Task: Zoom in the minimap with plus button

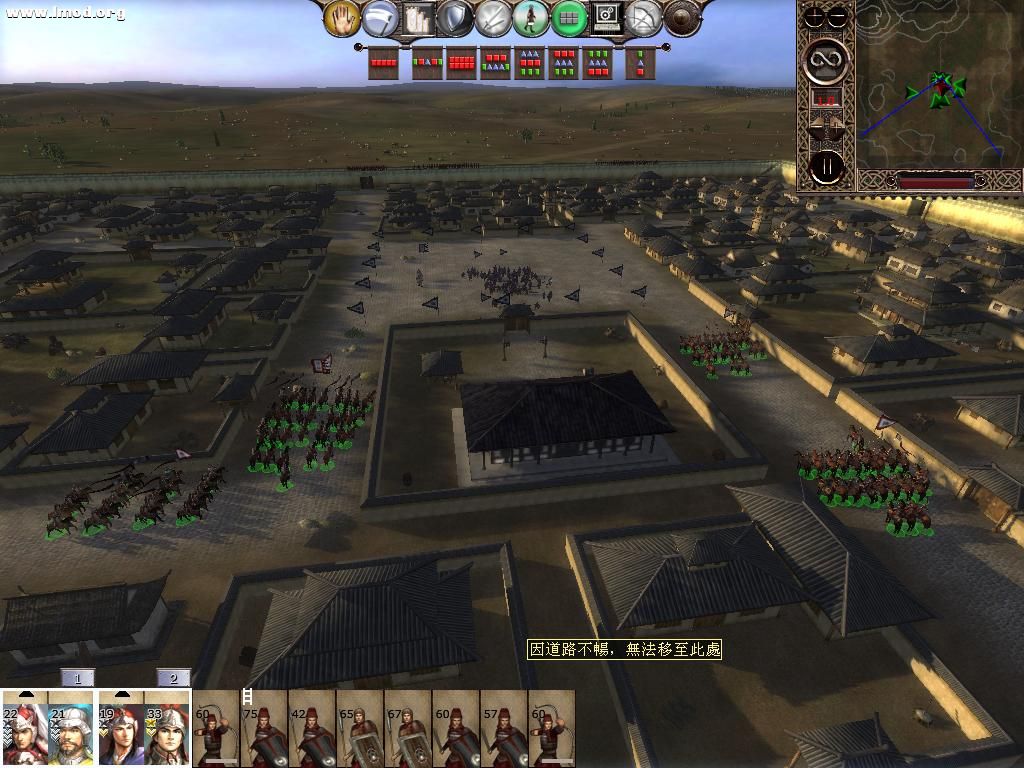Action: [816, 17]
